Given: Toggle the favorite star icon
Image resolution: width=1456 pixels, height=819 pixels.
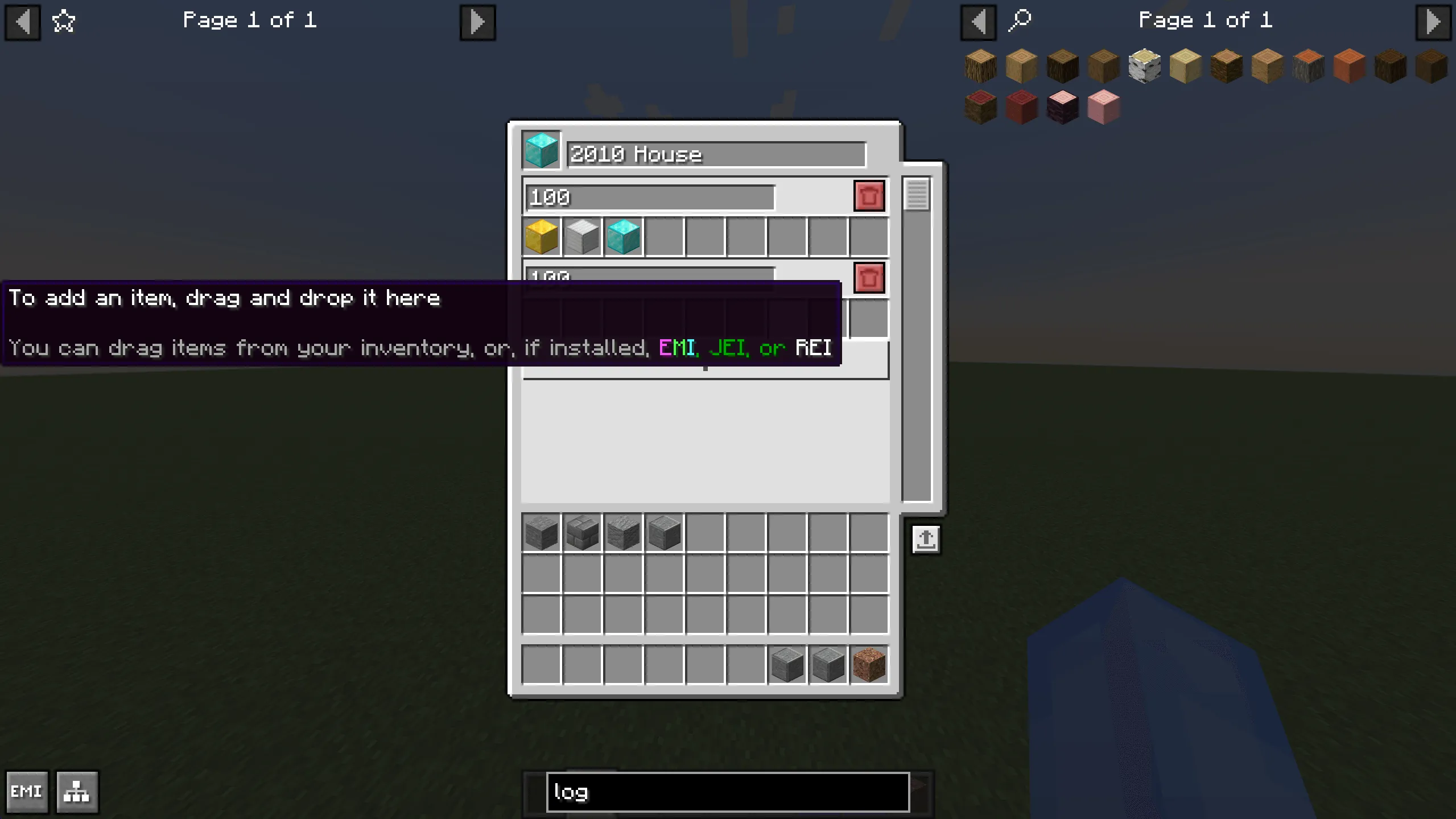Looking at the screenshot, I should point(63,20).
